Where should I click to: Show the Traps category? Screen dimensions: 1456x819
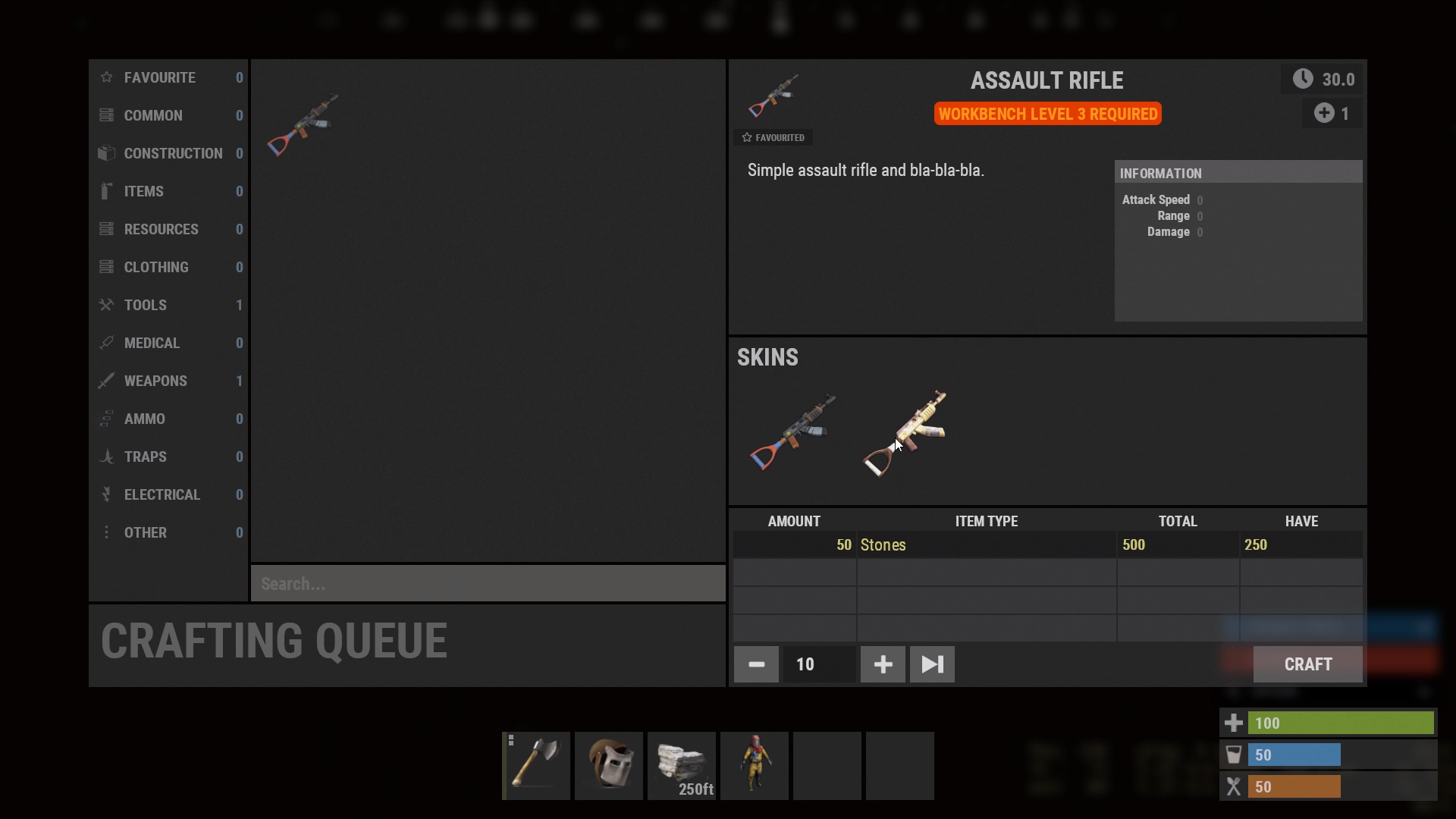168,457
